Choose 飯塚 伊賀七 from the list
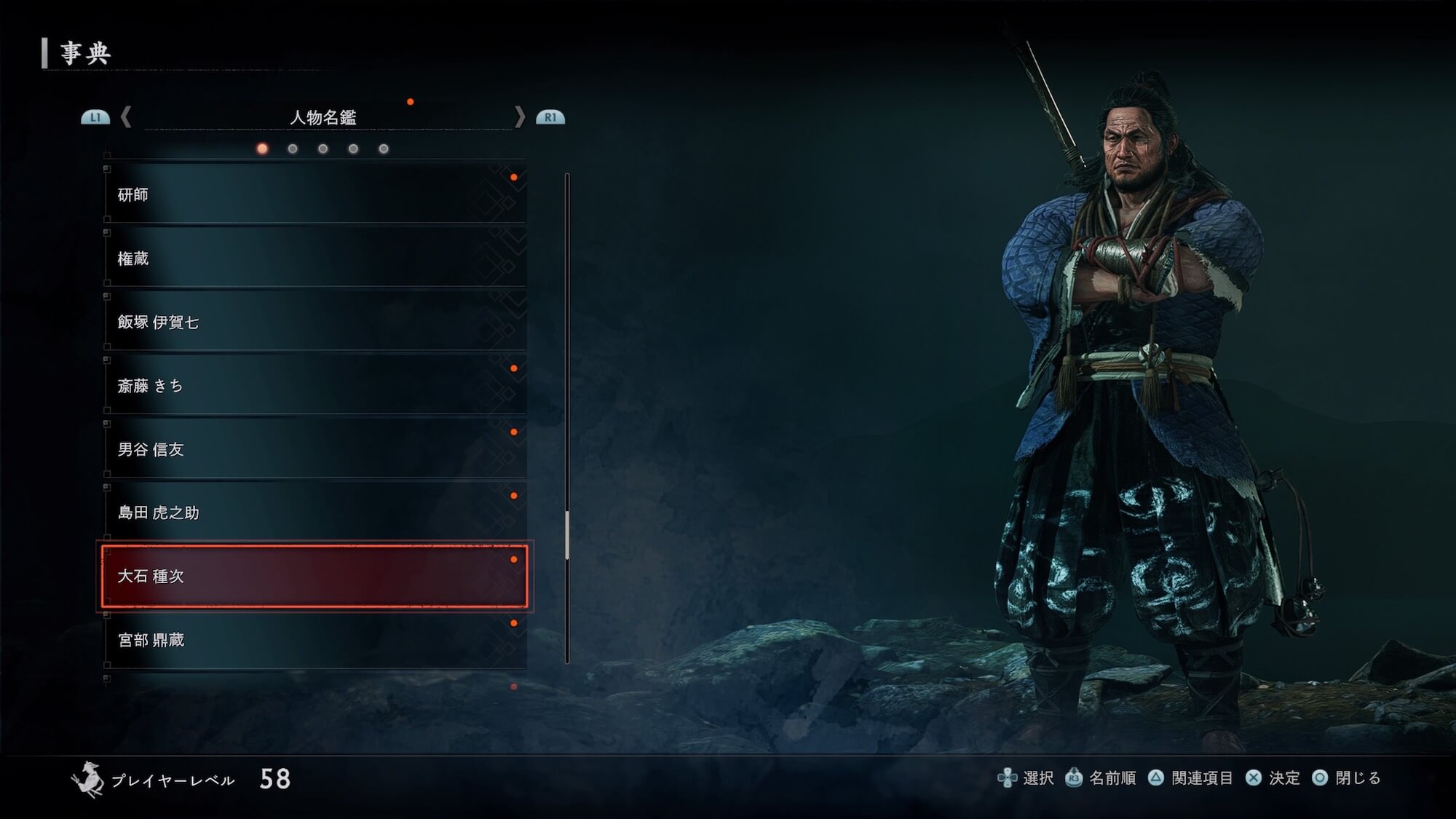 (x=314, y=322)
